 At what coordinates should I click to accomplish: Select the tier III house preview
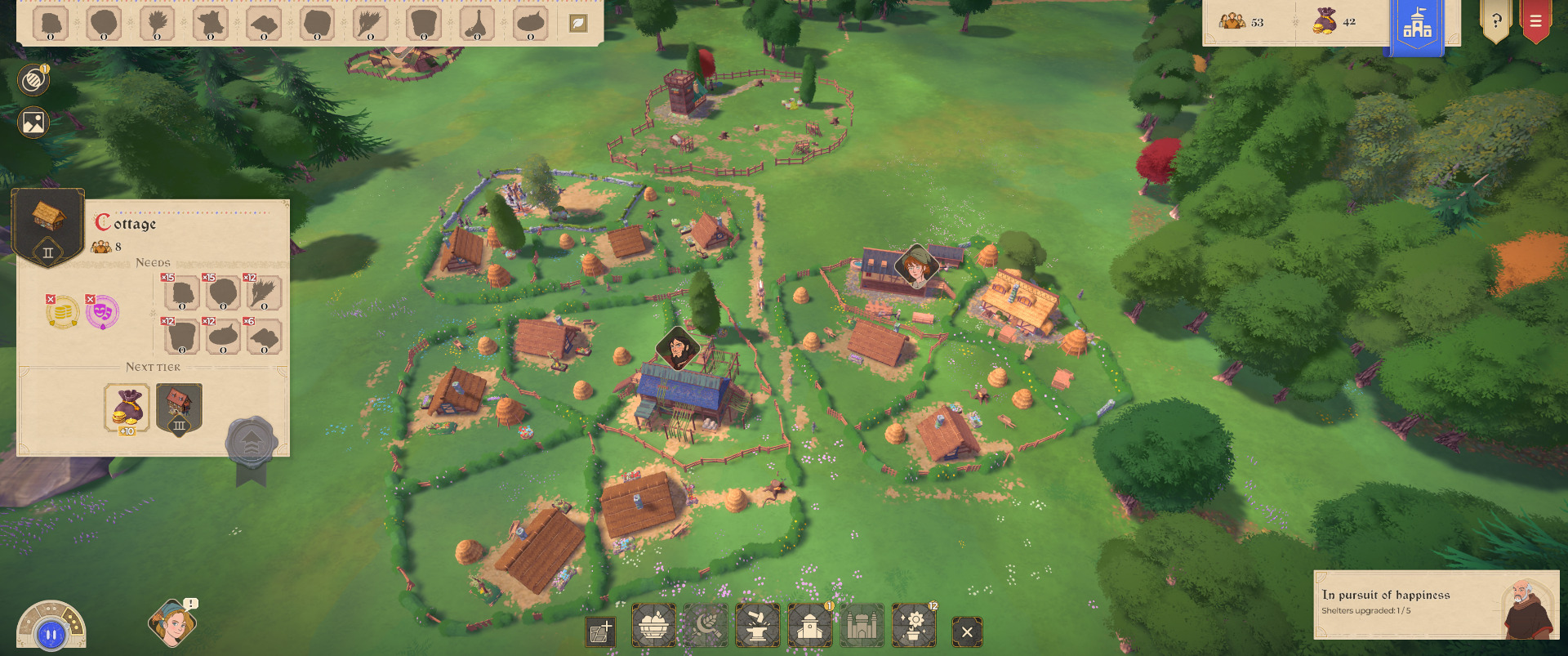tap(179, 408)
